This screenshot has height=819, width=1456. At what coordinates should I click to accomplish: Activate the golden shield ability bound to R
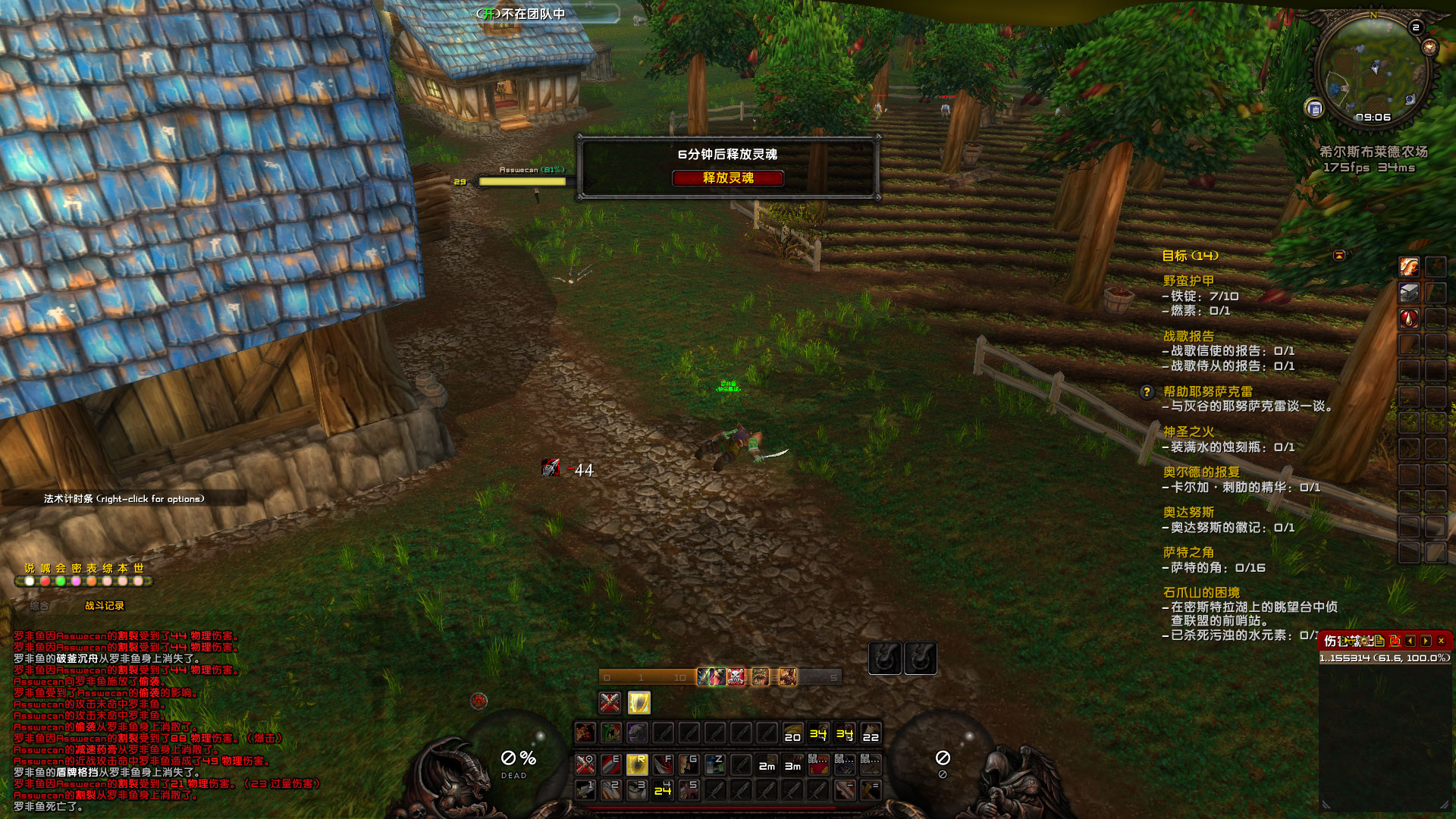click(x=637, y=764)
